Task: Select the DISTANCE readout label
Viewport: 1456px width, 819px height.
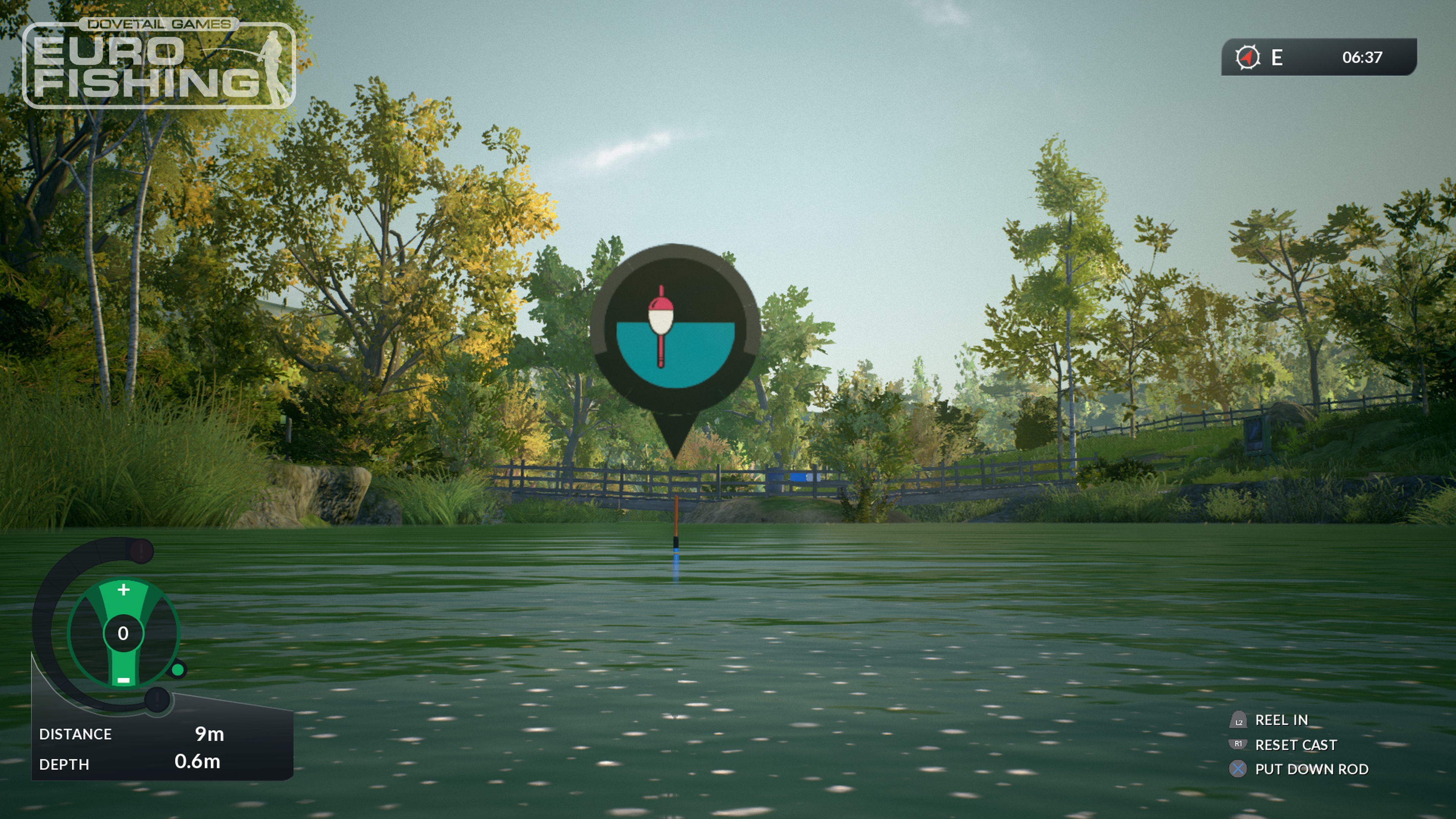Action: pos(76,734)
